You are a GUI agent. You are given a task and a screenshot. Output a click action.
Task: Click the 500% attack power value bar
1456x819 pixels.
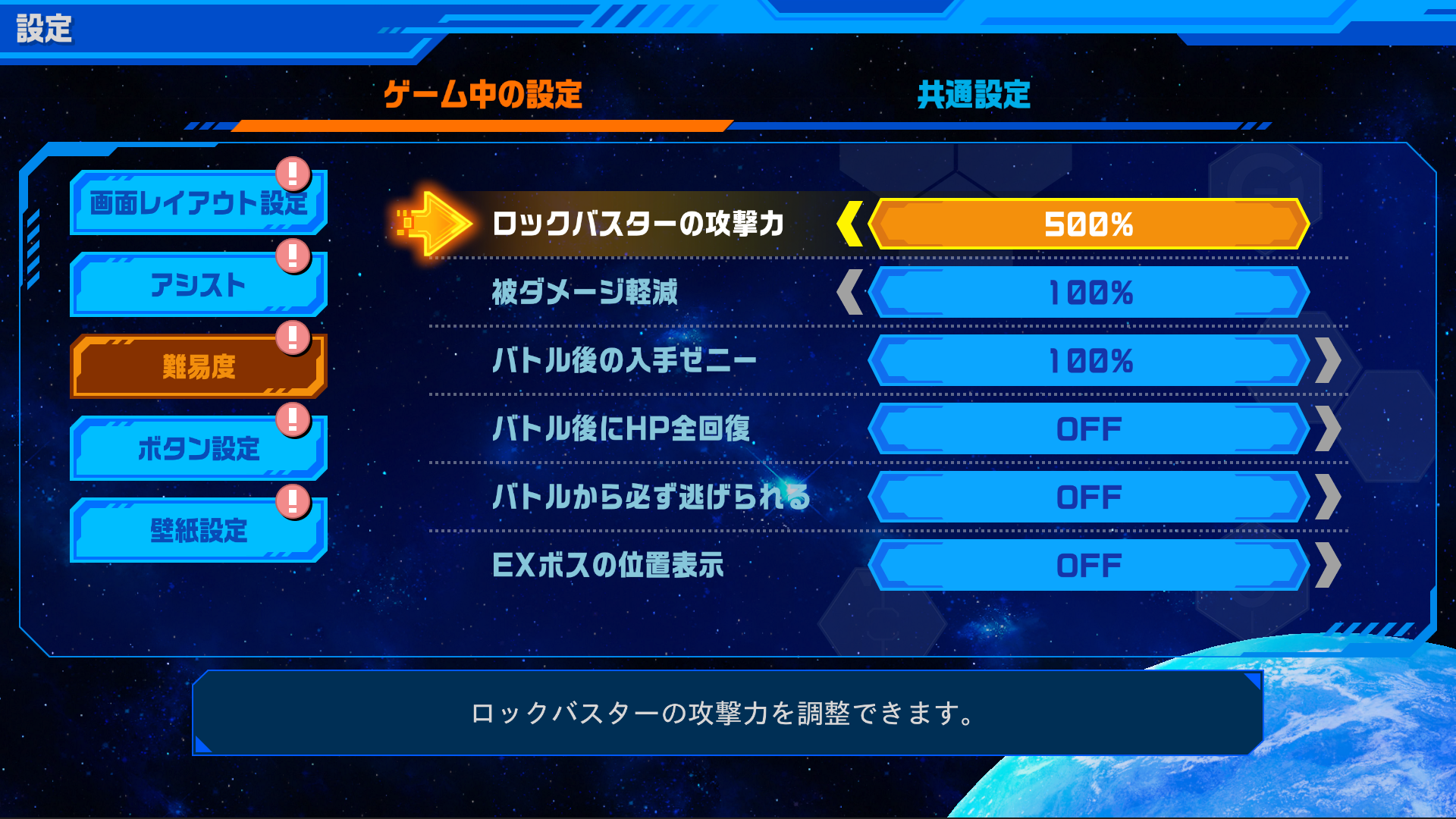tap(1090, 224)
